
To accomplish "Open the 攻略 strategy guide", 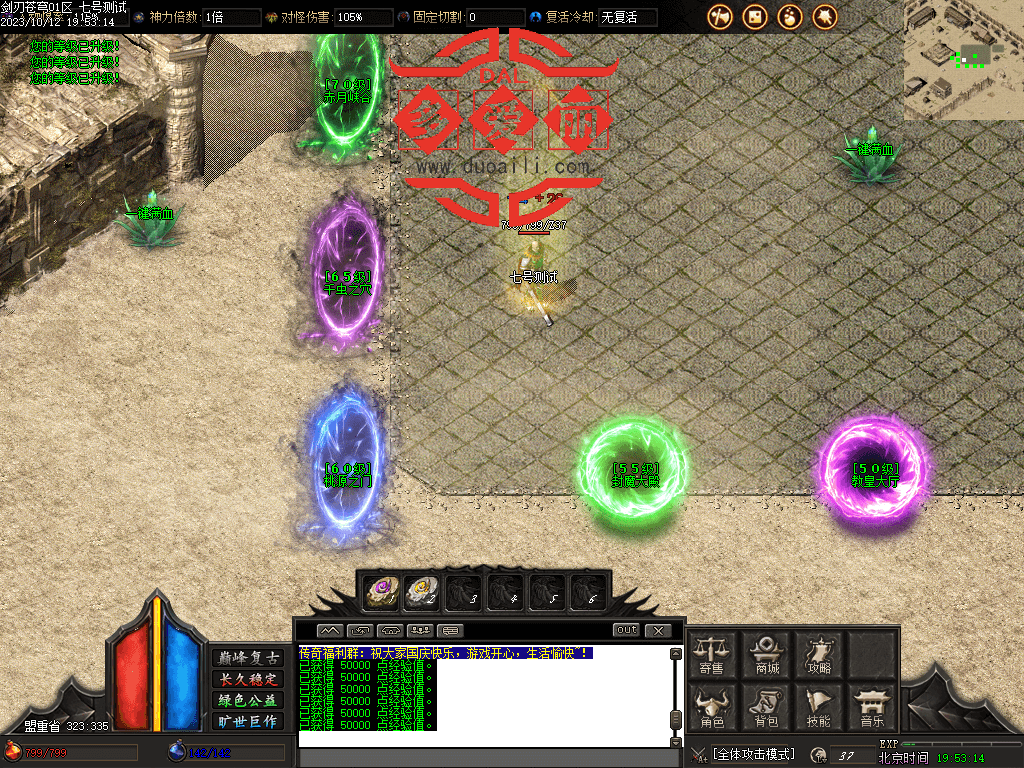I will [x=819, y=653].
